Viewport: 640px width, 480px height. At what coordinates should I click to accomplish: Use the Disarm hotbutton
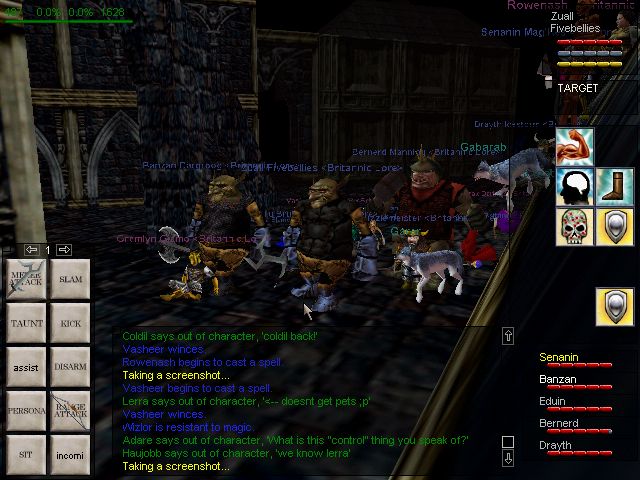[x=70, y=367]
